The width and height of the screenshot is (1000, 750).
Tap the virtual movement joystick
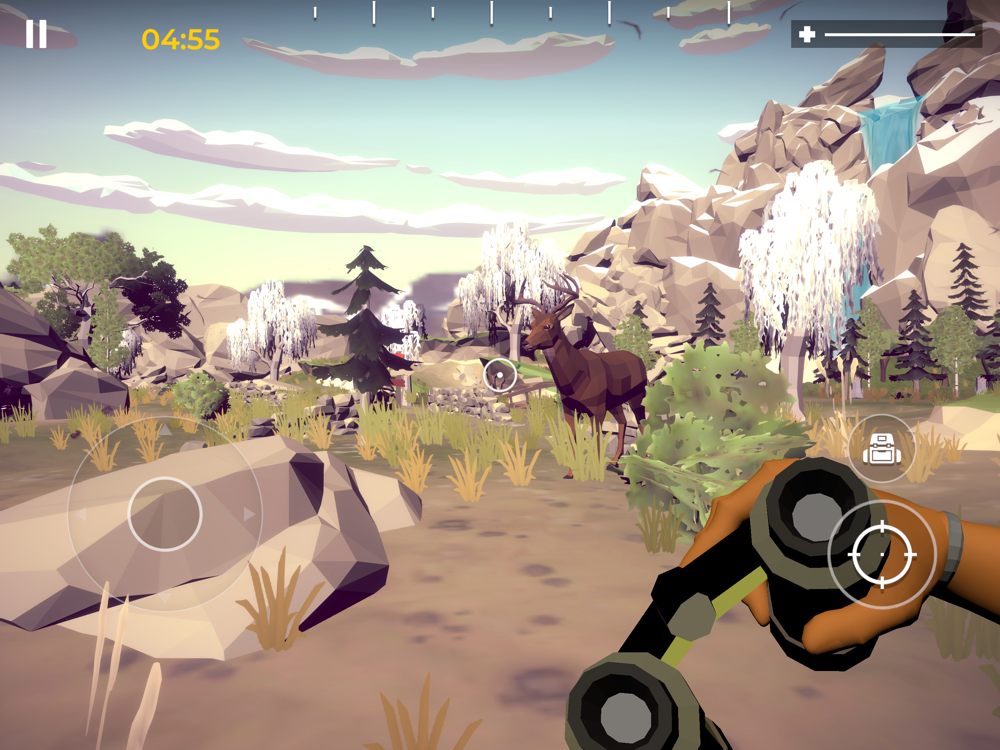[x=165, y=514]
